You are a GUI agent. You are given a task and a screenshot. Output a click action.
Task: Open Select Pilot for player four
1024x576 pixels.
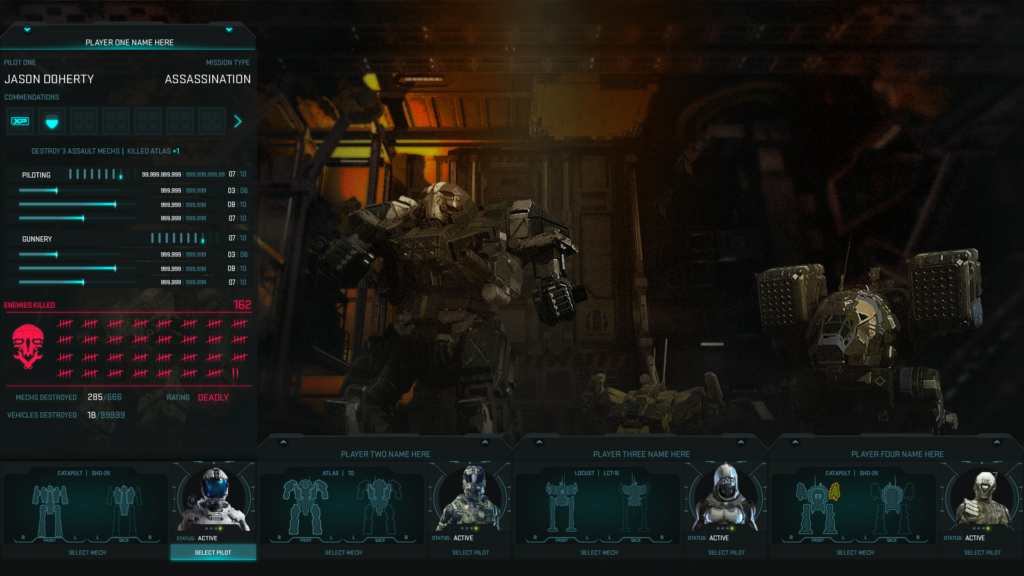point(981,552)
